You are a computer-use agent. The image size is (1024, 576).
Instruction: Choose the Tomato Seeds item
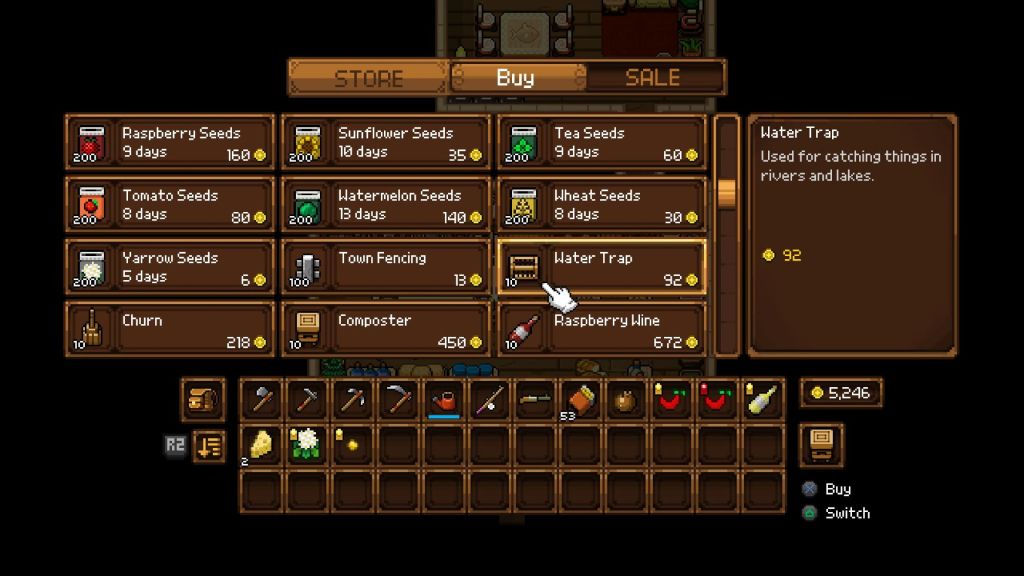(x=170, y=205)
